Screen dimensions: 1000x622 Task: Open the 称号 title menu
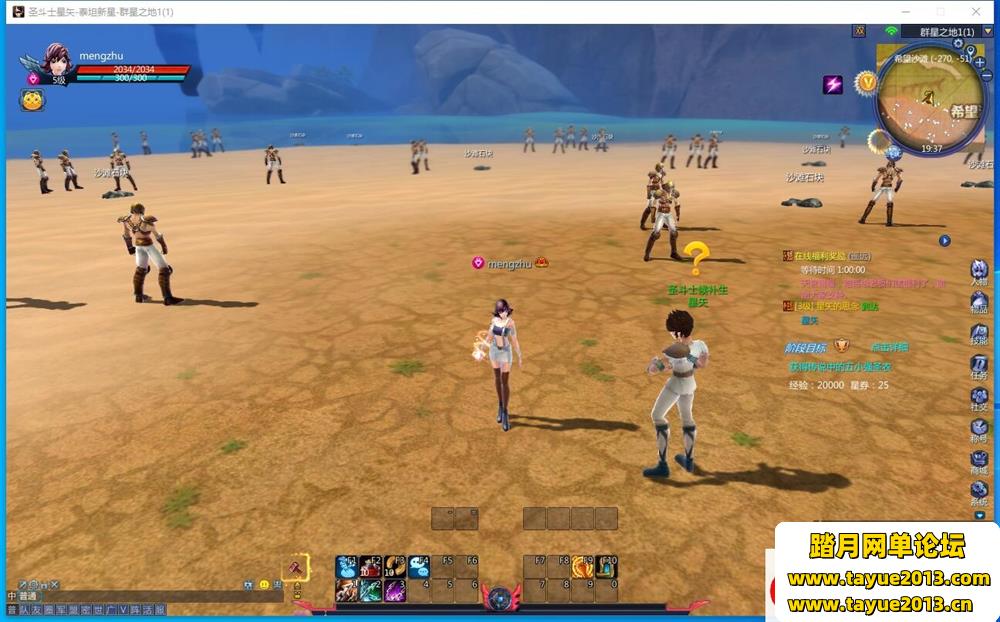pyautogui.click(x=979, y=430)
